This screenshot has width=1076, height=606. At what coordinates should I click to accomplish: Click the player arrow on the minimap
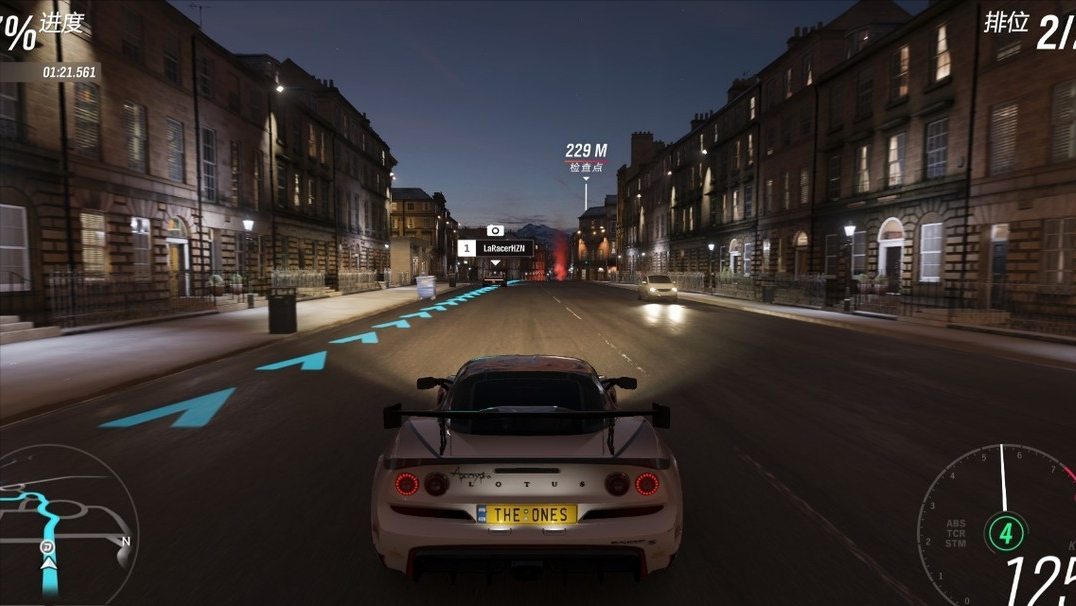pyautogui.click(x=47, y=565)
